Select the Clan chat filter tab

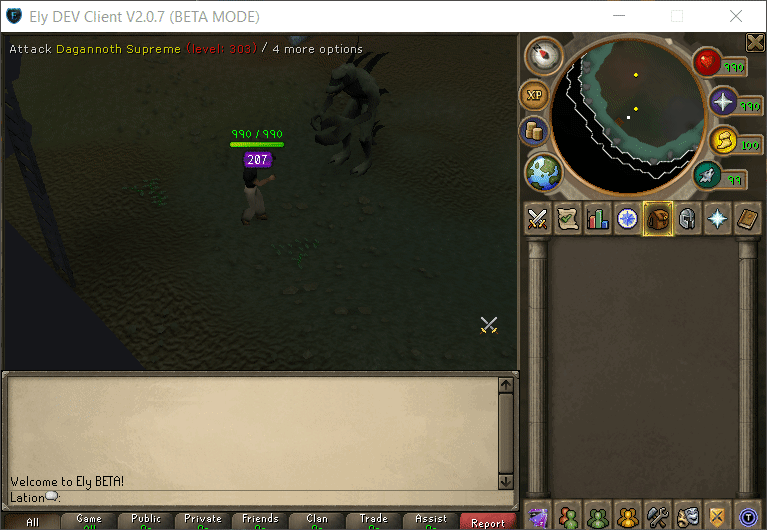pos(317,521)
